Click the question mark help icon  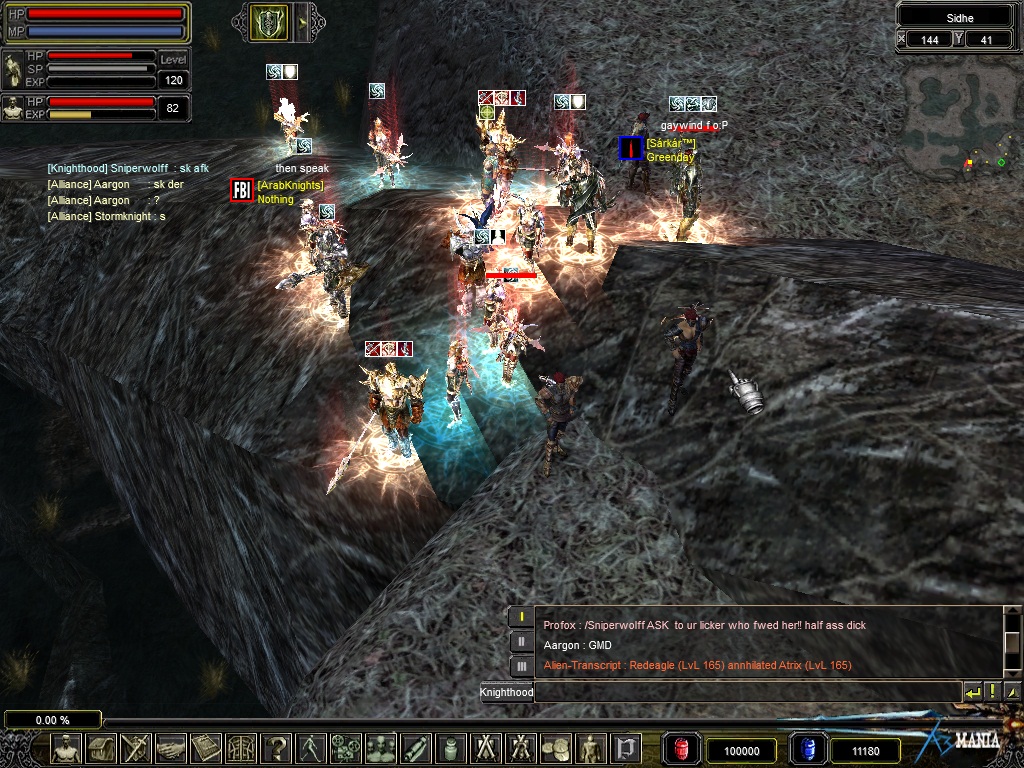point(275,748)
